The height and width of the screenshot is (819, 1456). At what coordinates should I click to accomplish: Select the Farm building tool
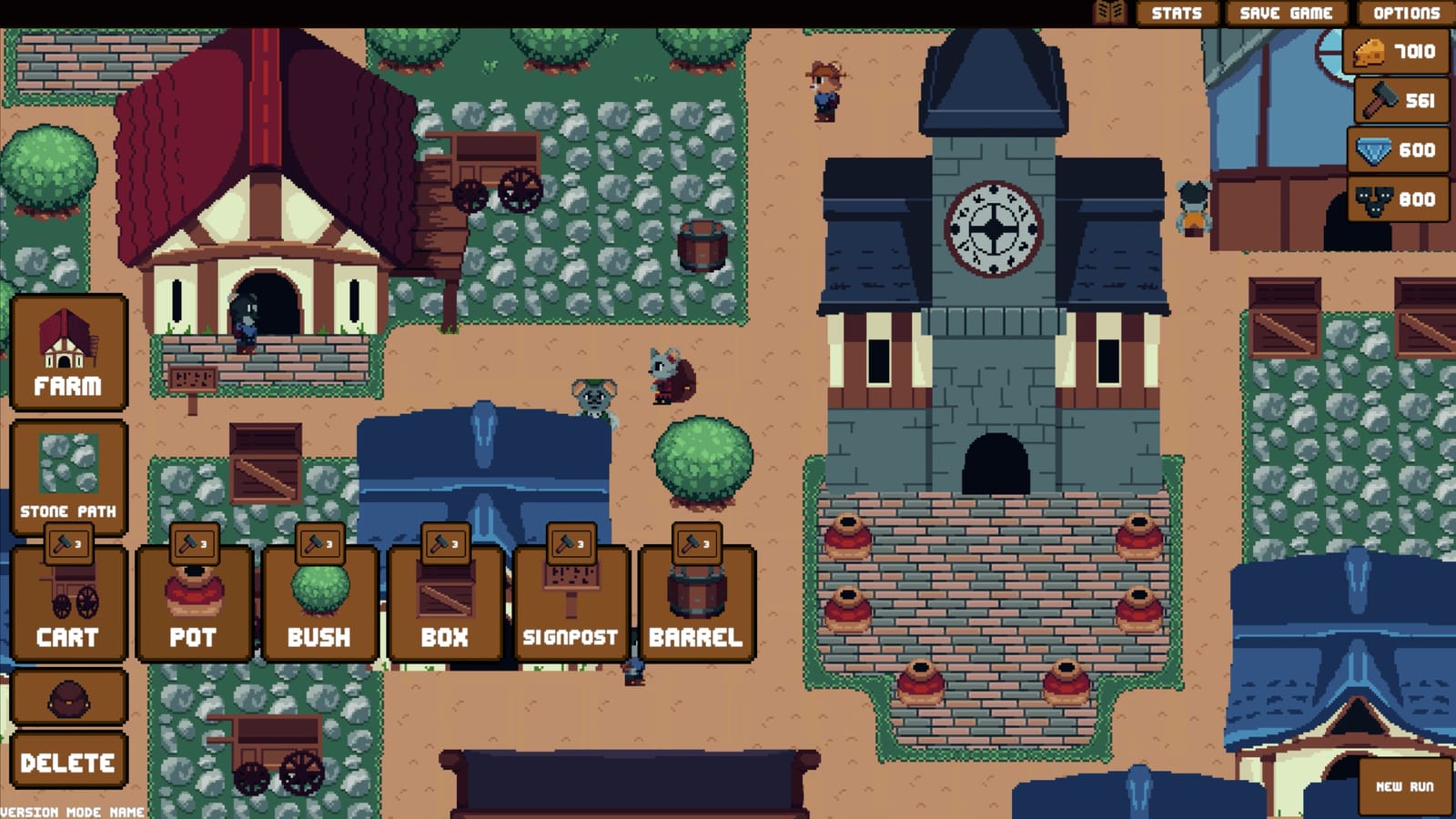68,353
